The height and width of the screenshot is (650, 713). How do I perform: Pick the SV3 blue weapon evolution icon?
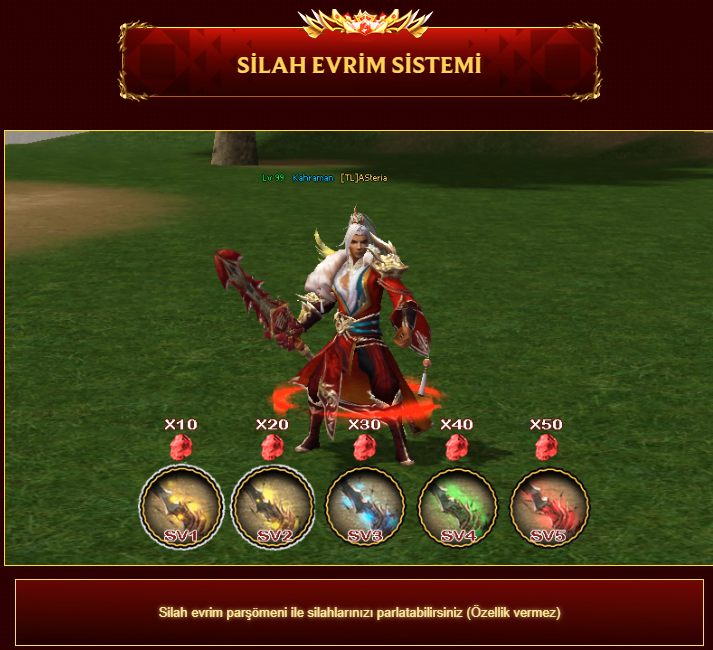coord(365,507)
